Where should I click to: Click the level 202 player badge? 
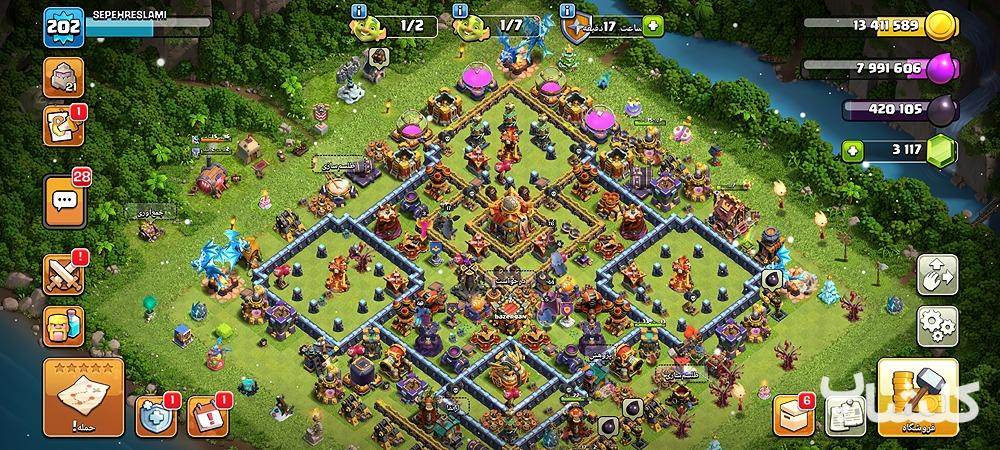click(64, 27)
